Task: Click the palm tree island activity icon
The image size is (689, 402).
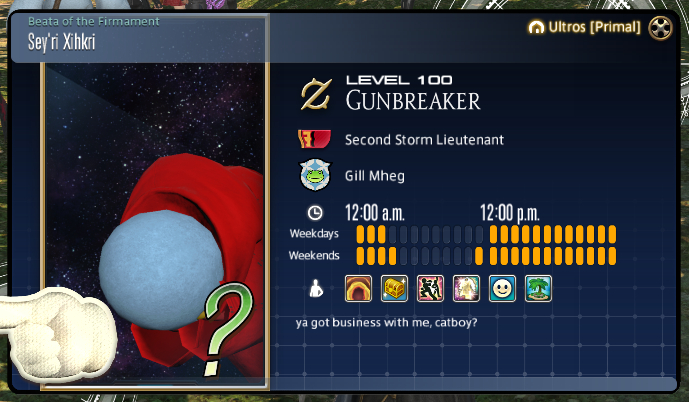Action: pos(539,289)
